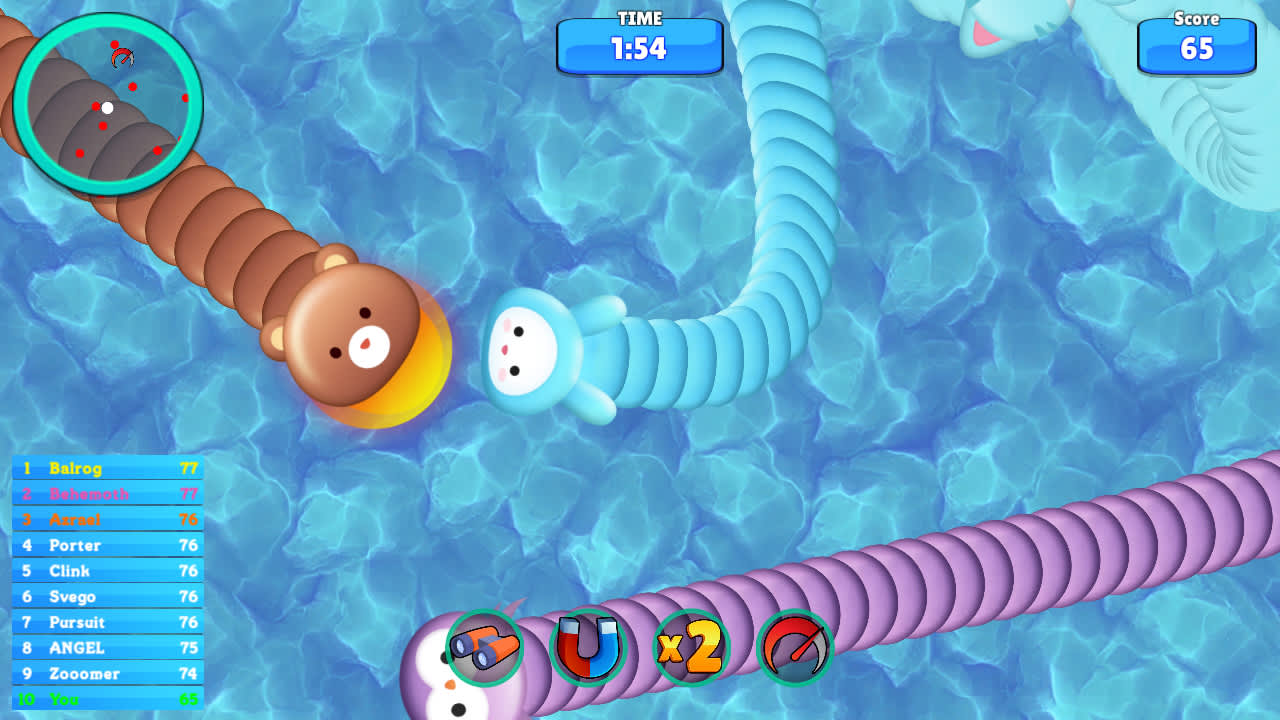The width and height of the screenshot is (1280, 720).
Task: Click the Score panel showing 65
Action: click(x=1197, y=48)
